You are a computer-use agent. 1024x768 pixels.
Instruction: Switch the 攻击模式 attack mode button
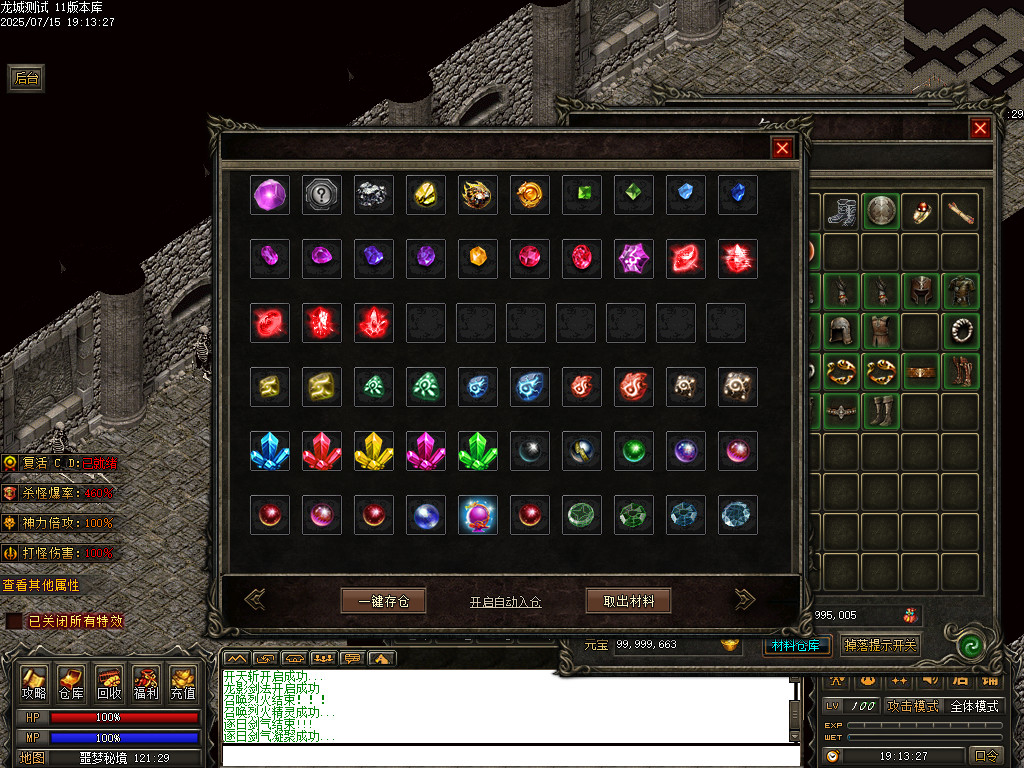[x=913, y=706]
